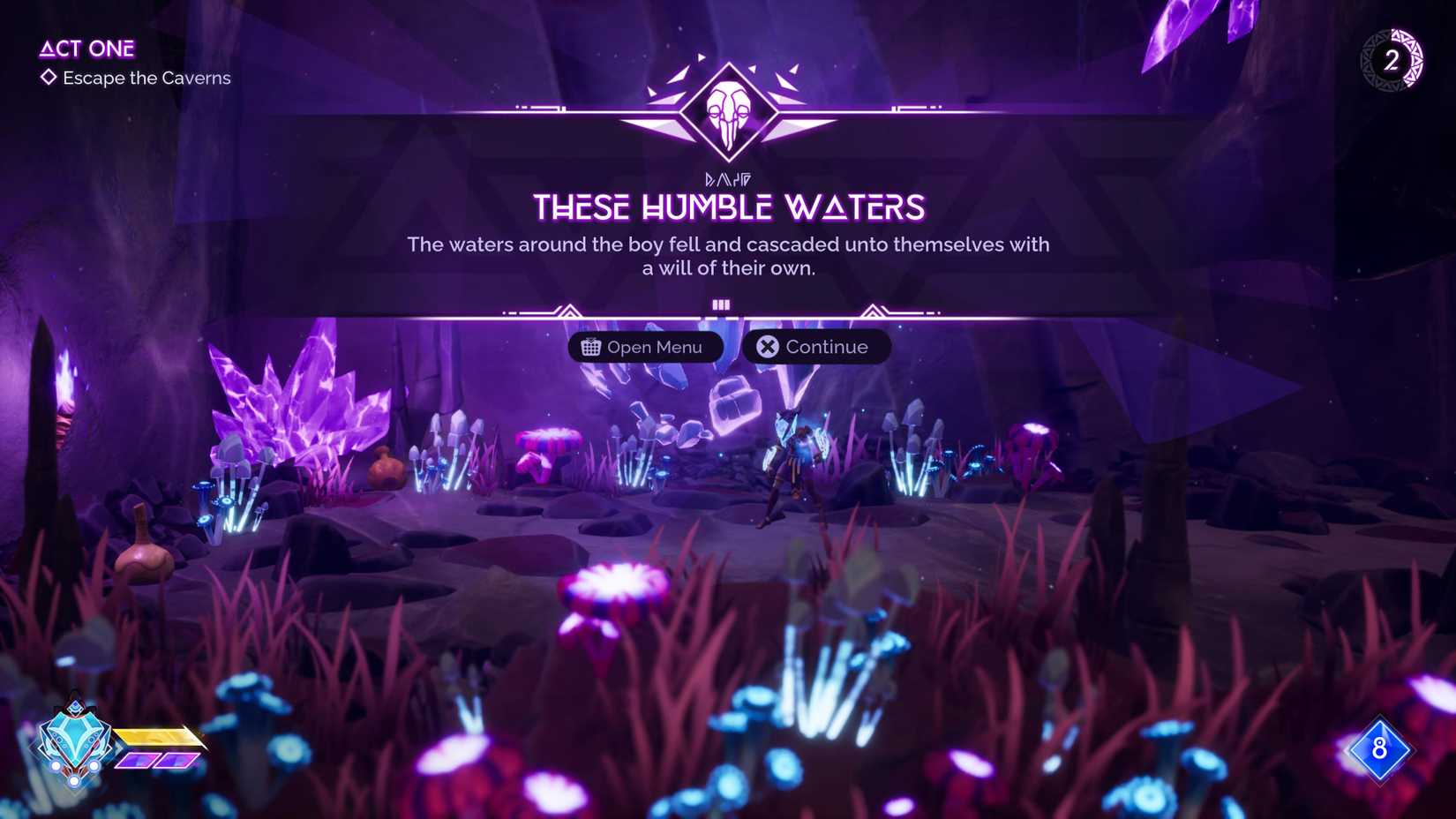Image resolution: width=1456 pixels, height=819 pixels.
Task: Open the left orb socket on the crest
Action: coord(55,765)
